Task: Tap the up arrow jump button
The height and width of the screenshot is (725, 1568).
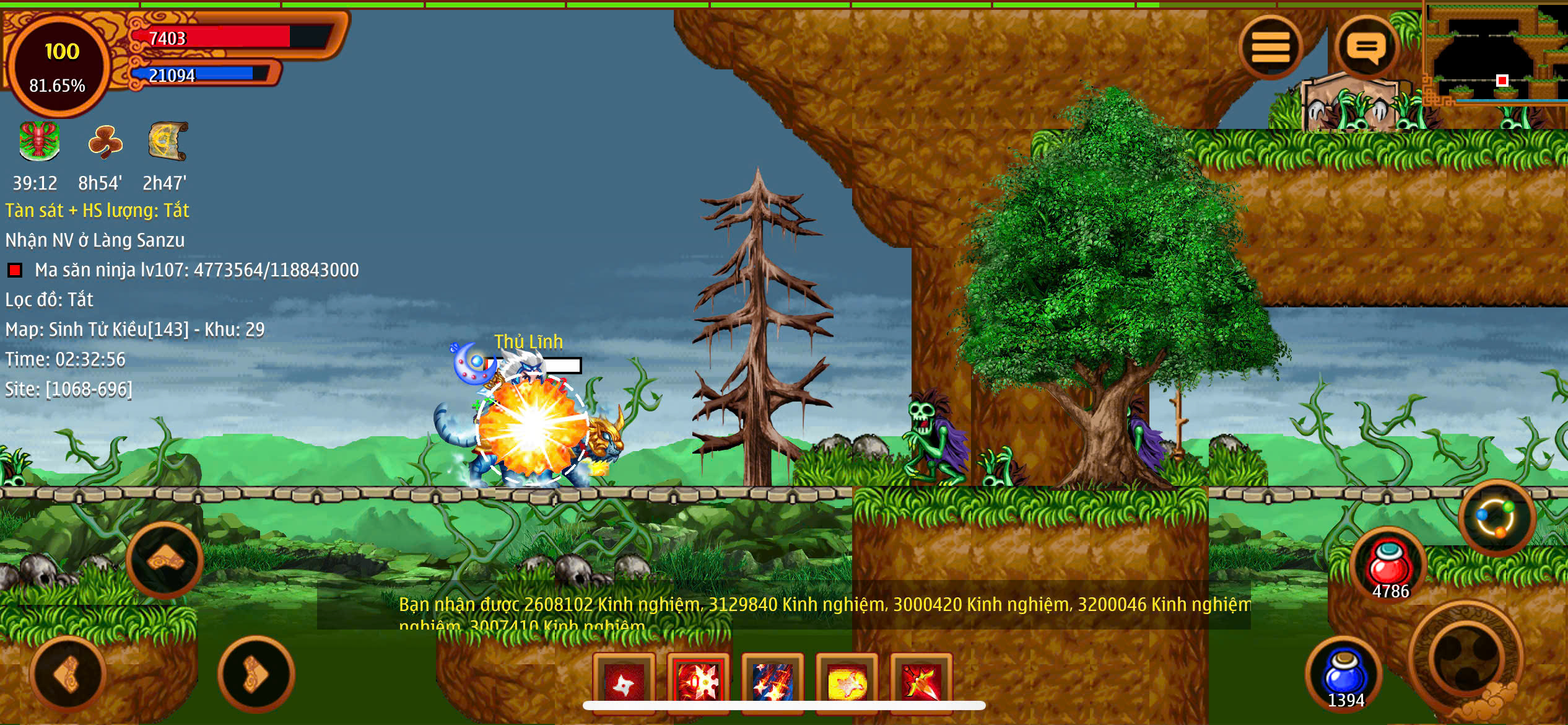Action: (165, 561)
